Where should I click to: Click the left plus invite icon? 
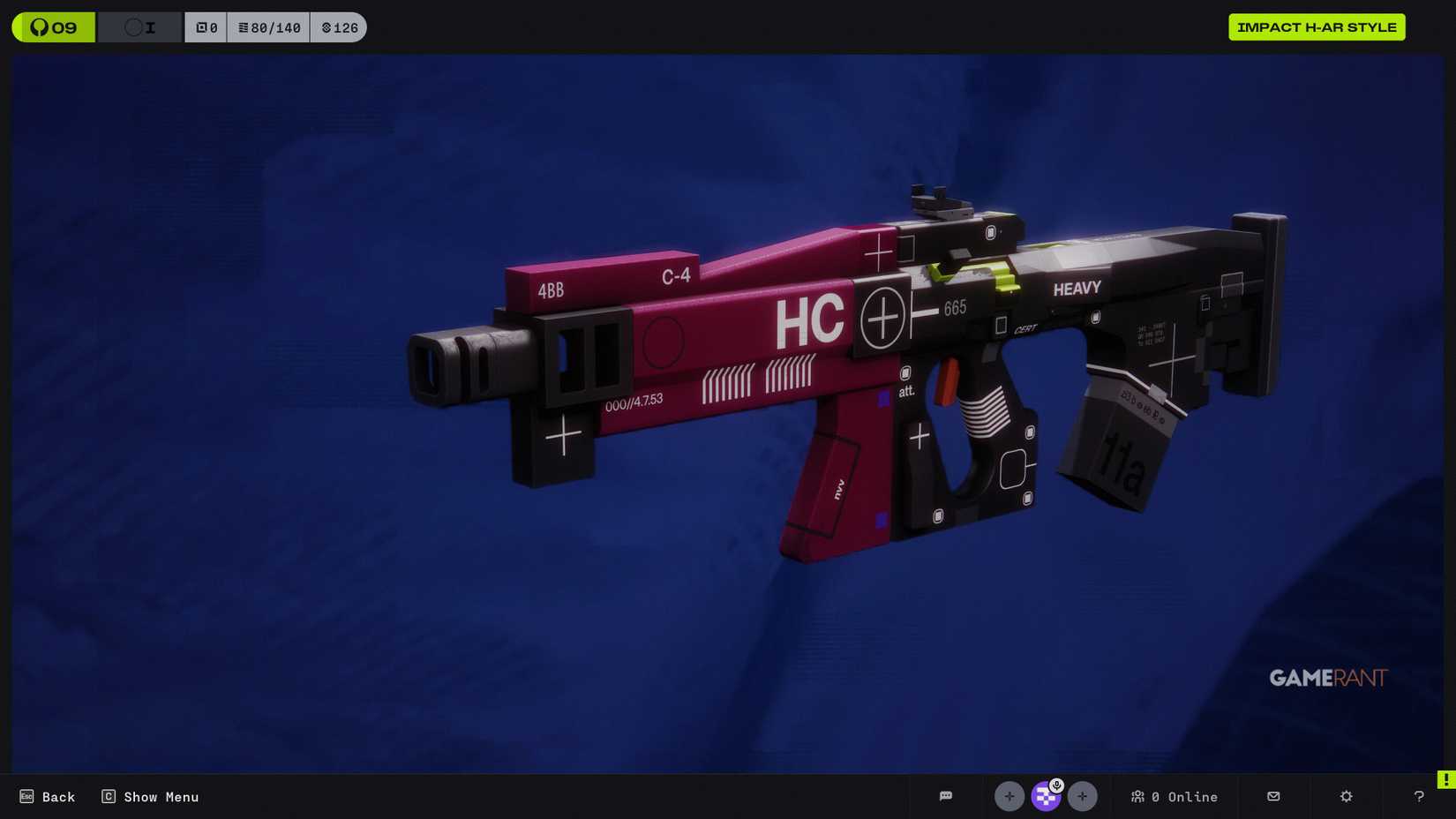tap(1009, 797)
